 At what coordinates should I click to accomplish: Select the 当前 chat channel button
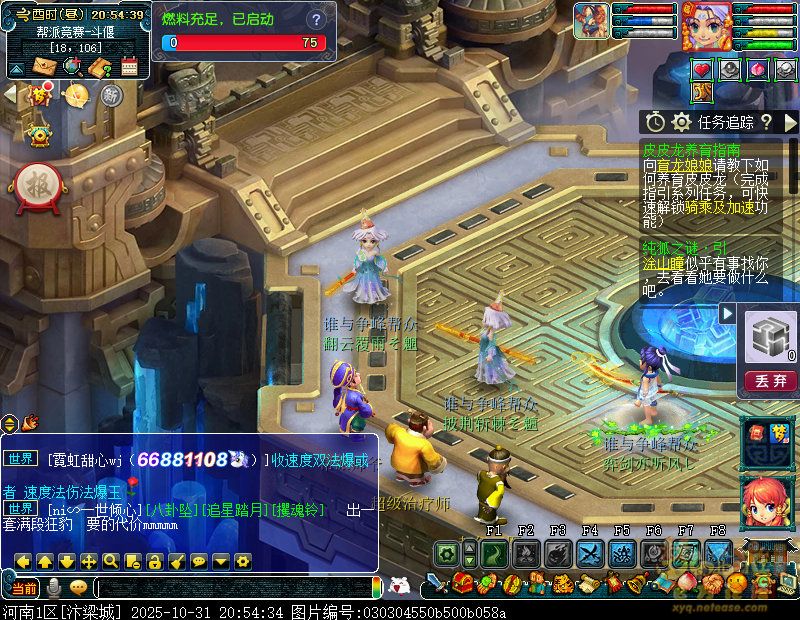pyautogui.click(x=24, y=587)
